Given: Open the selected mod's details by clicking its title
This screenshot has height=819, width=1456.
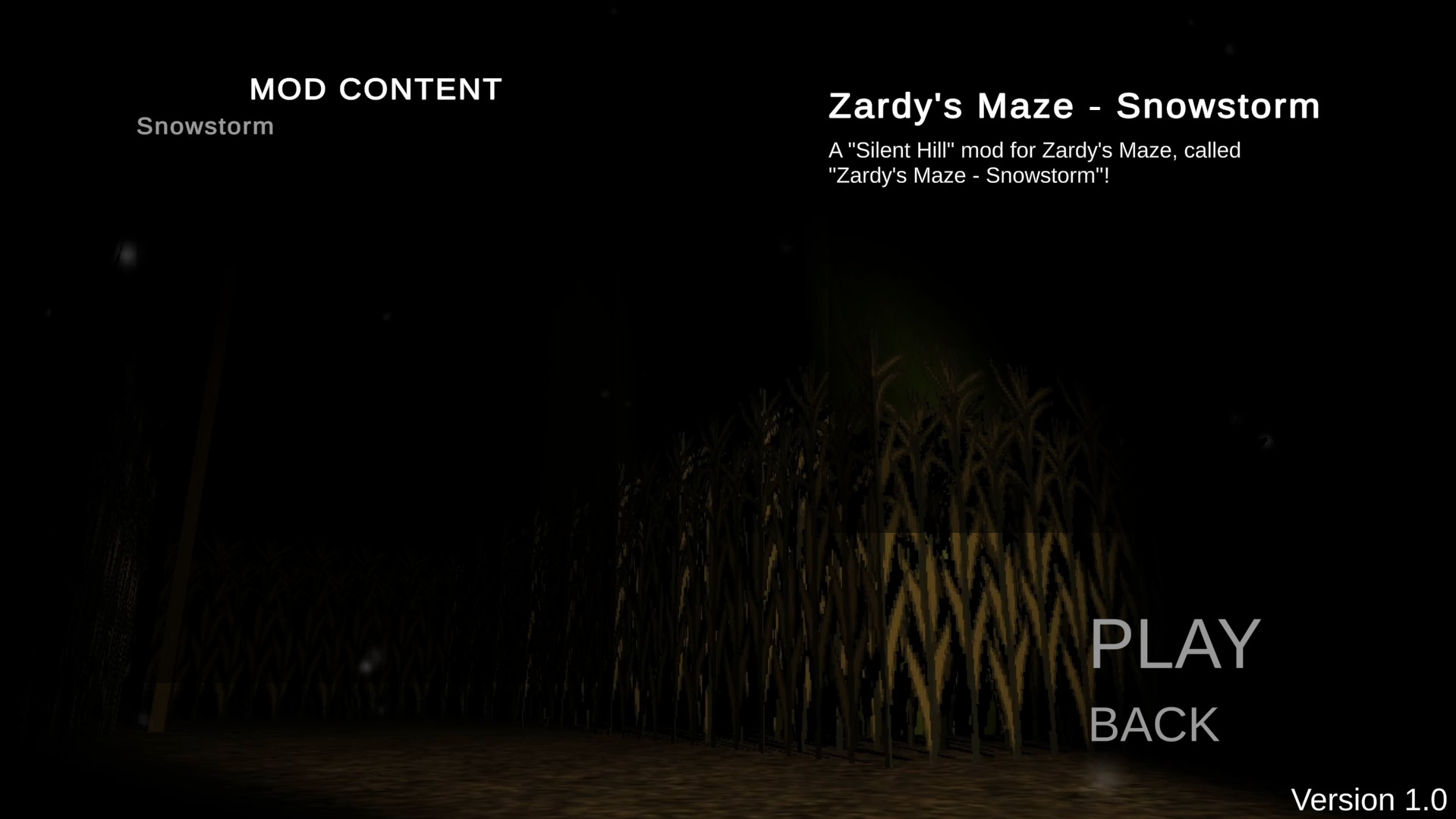Looking at the screenshot, I should pos(1073,106).
